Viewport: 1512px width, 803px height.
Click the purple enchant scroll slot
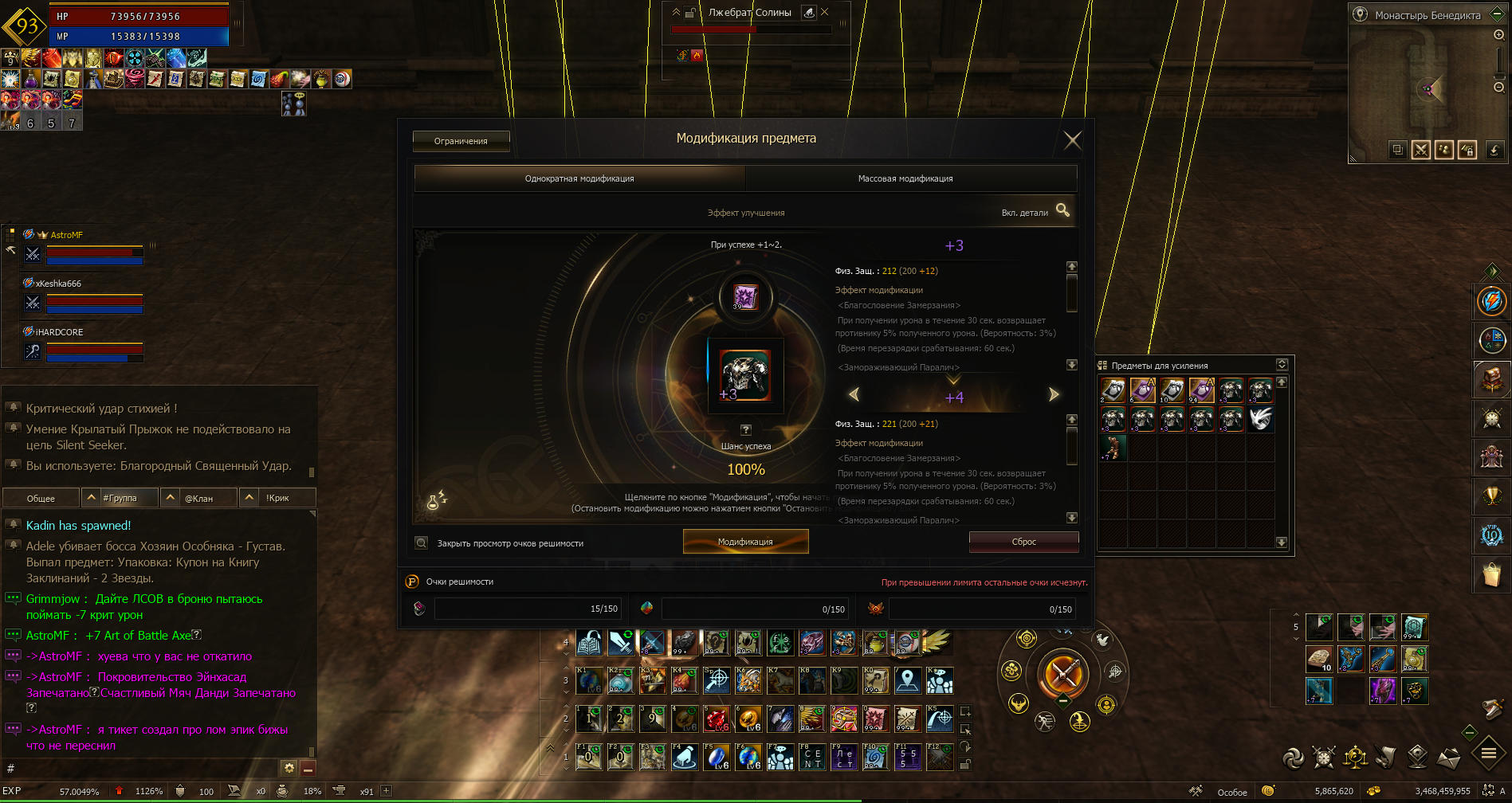pyautogui.click(x=744, y=296)
